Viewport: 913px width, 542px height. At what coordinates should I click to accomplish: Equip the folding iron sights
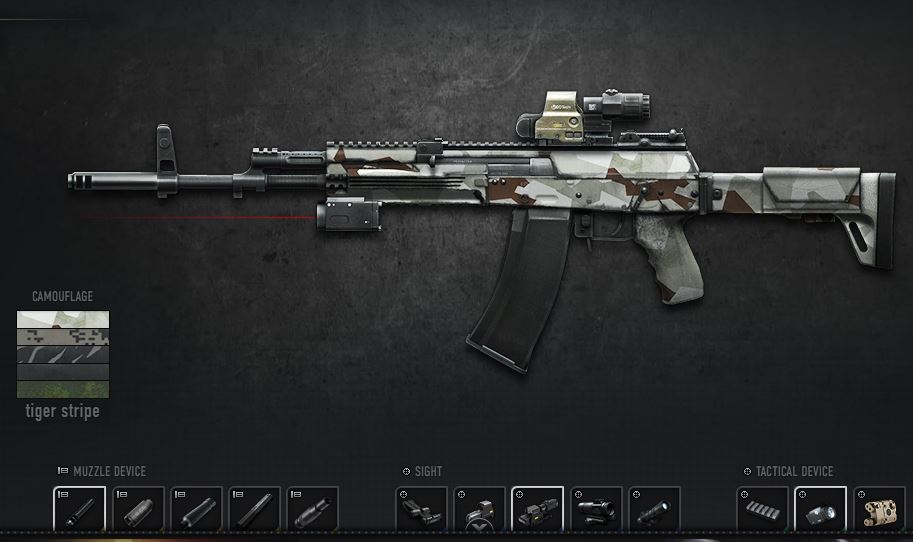pos(421,510)
